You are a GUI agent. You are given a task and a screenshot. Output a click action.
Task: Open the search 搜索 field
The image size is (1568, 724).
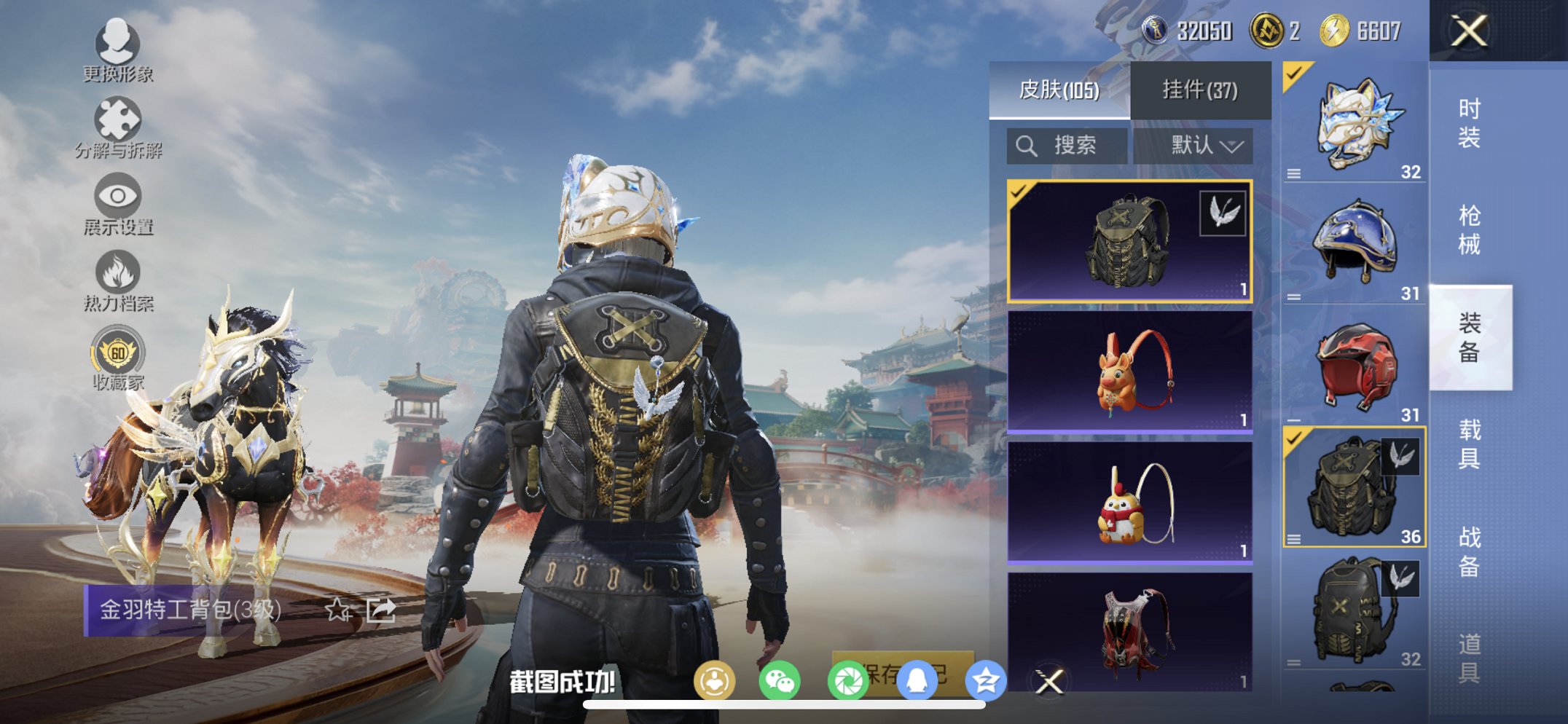point(1065,145)
